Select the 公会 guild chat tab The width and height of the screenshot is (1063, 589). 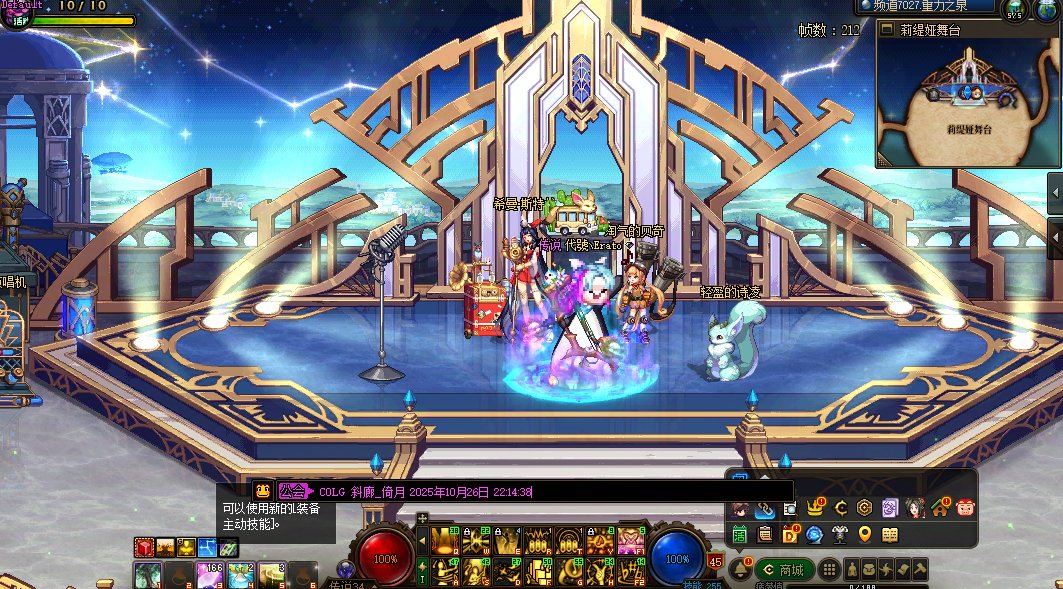[x=293, y=491]
